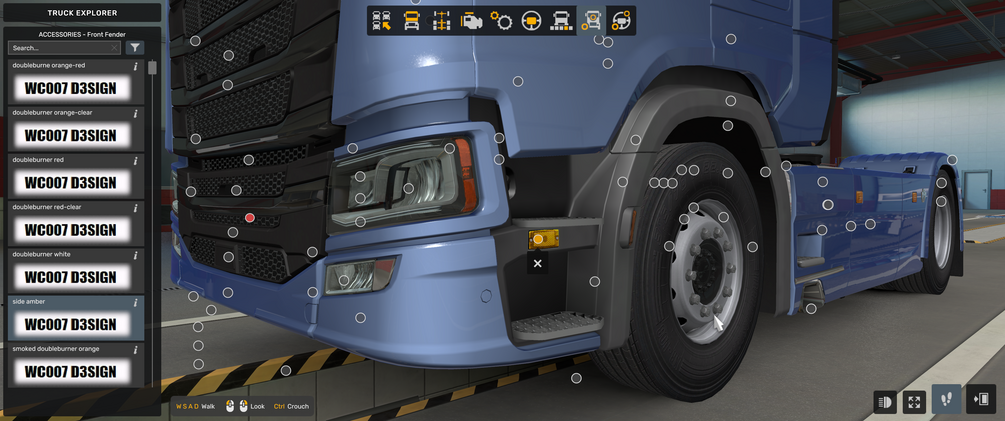This screenshot has height=421, width=1005.
Task: Select the engine category icon
Action: coord(471,21)
